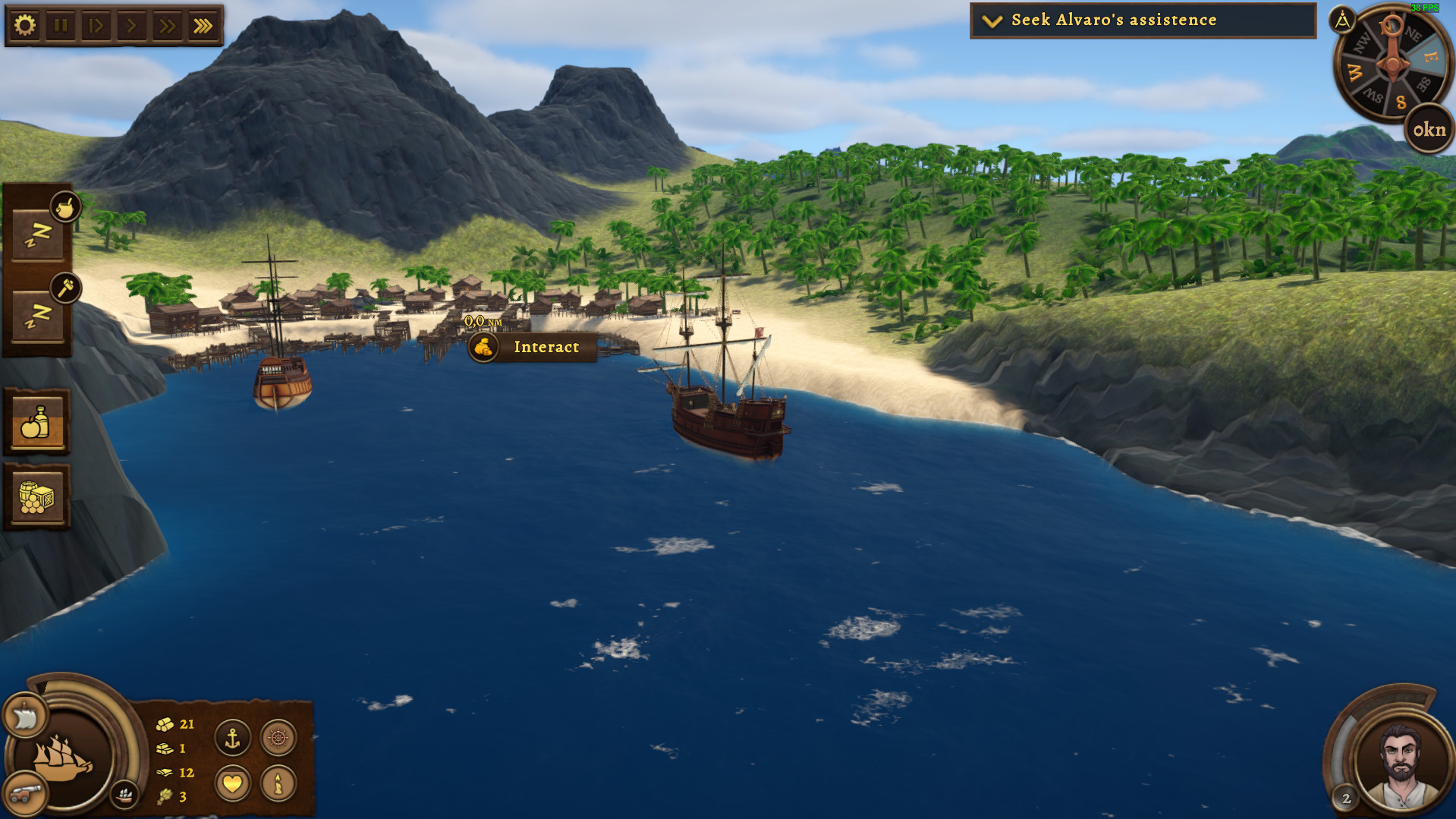
Task: Pause the game with the pause button
Action: 61,25
